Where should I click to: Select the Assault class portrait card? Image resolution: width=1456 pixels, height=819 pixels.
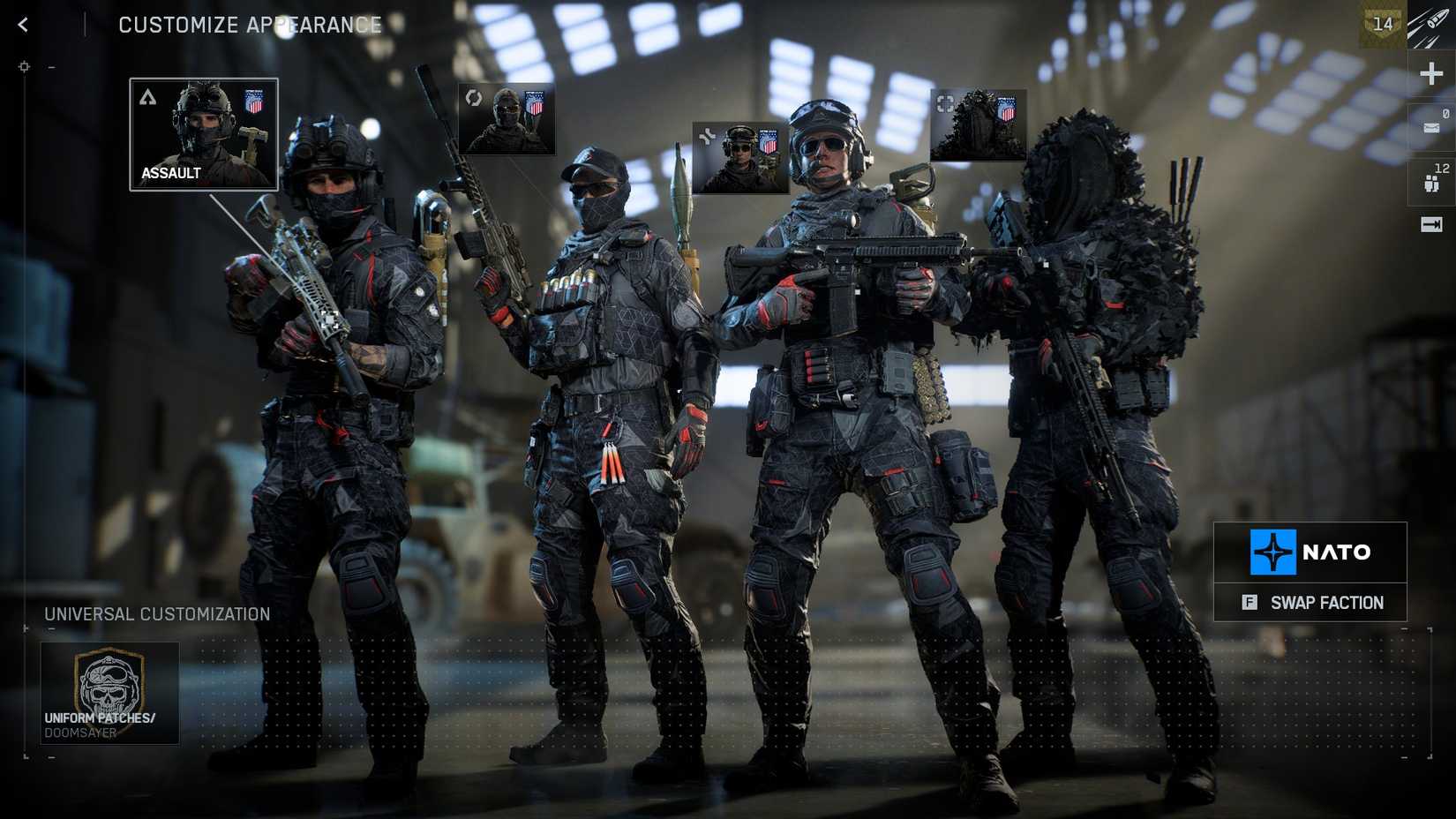pyautogui.click(x=203, y=132)
